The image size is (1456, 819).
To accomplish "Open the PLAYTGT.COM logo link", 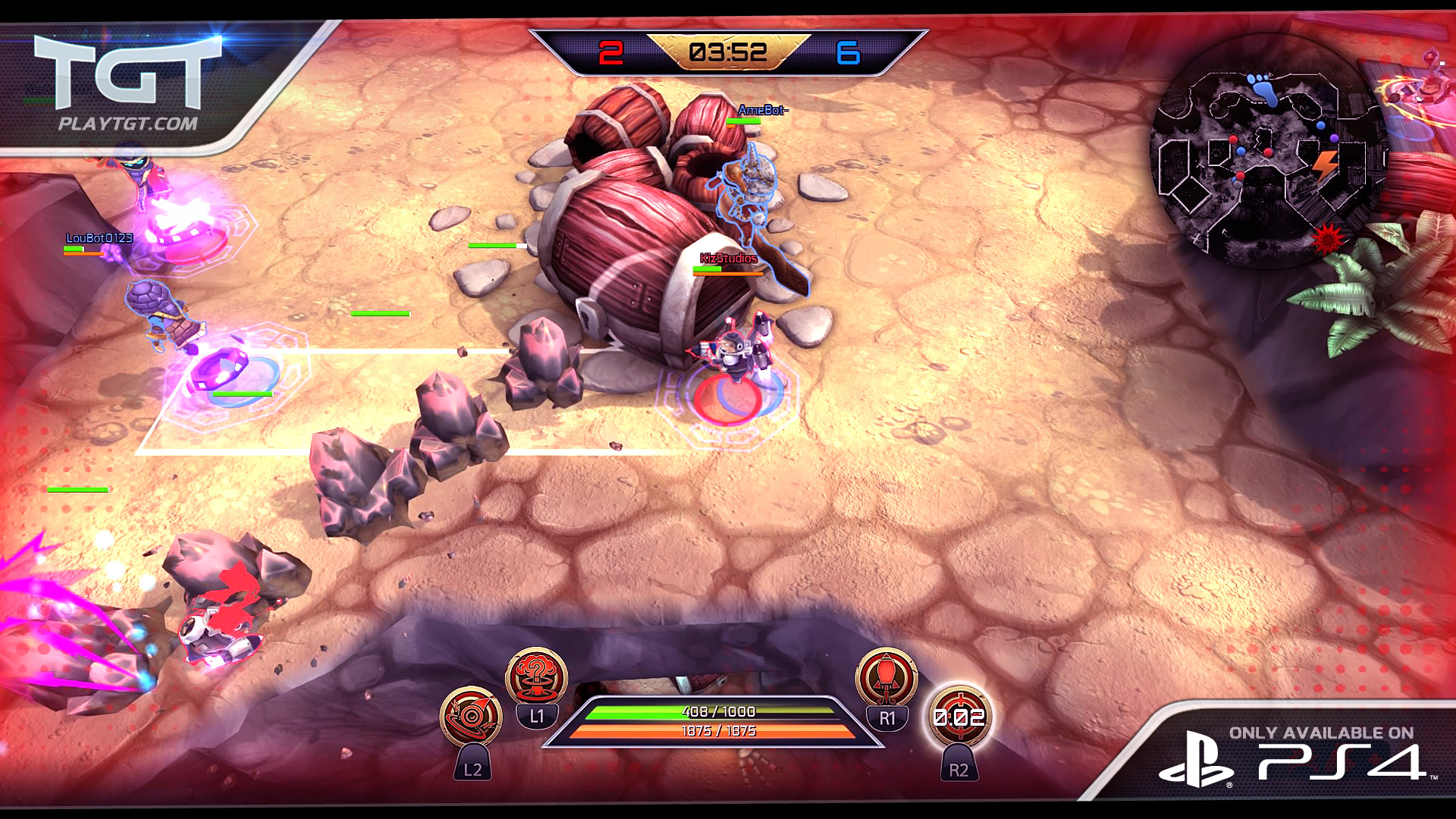I will click(x=127, y=83).
